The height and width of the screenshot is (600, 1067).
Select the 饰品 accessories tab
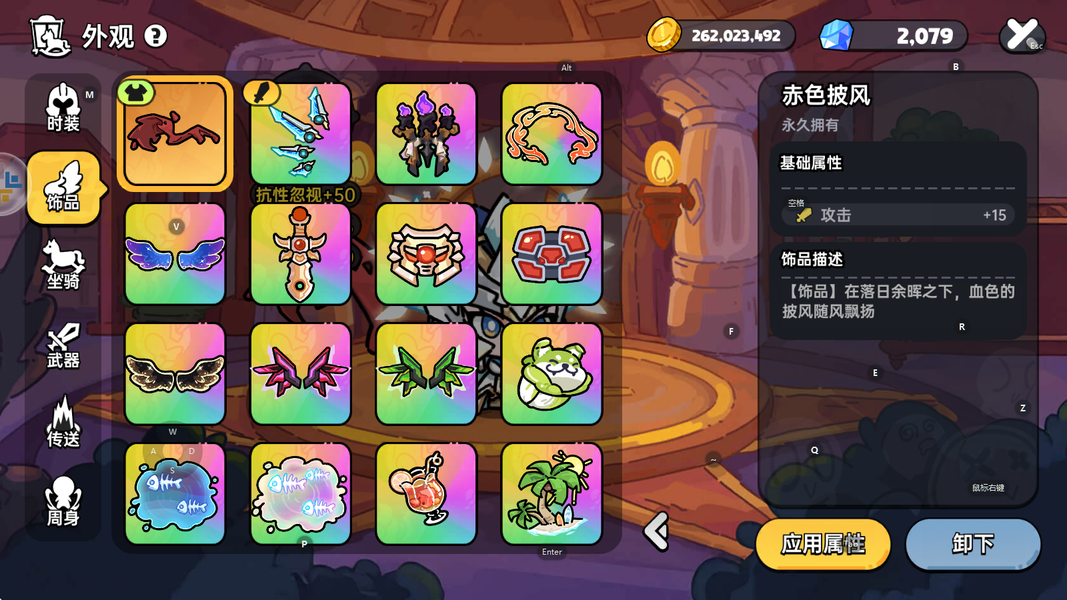coord(63,188)
